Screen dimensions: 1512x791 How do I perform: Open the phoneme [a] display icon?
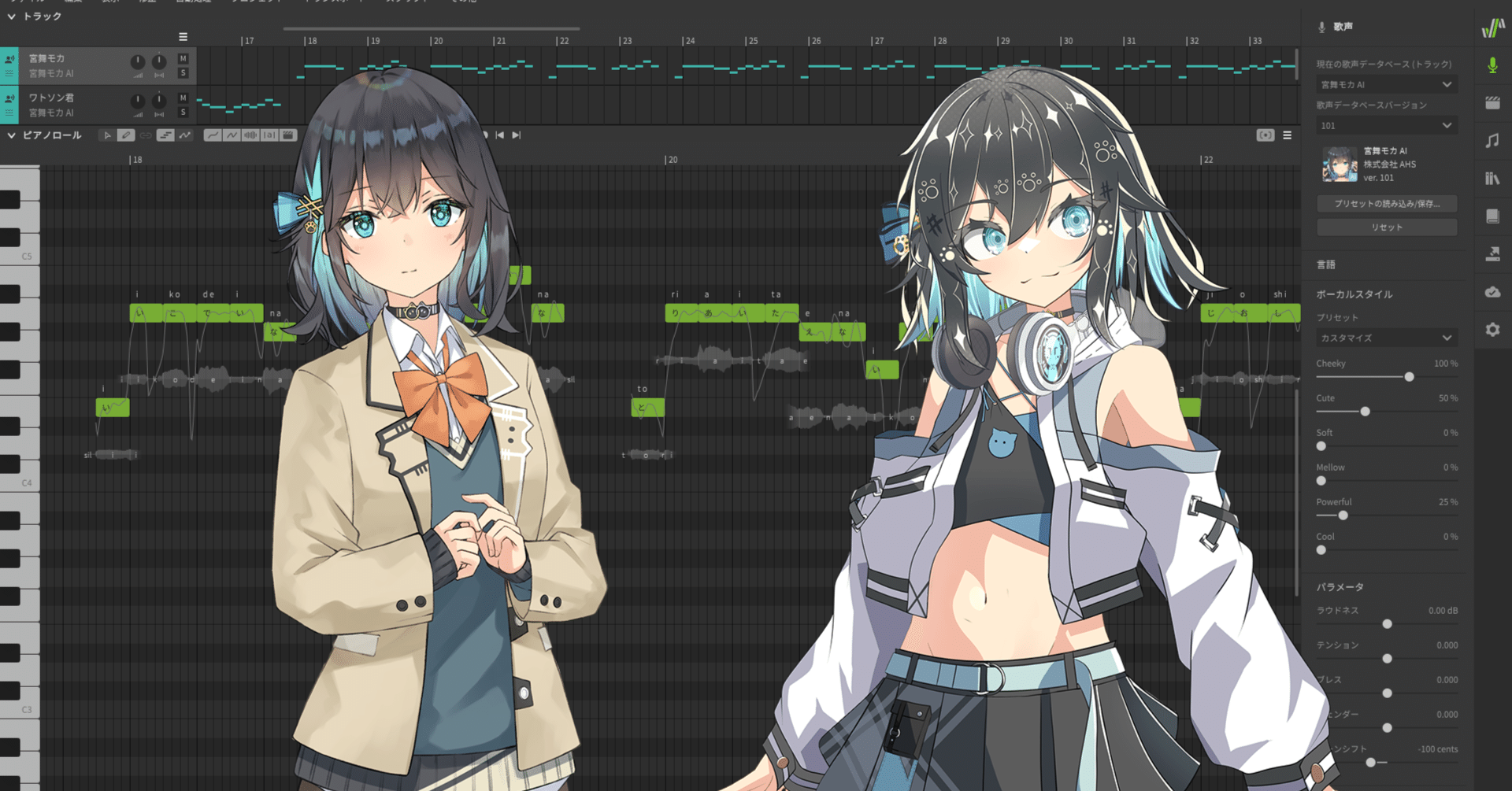click(270, 135)
